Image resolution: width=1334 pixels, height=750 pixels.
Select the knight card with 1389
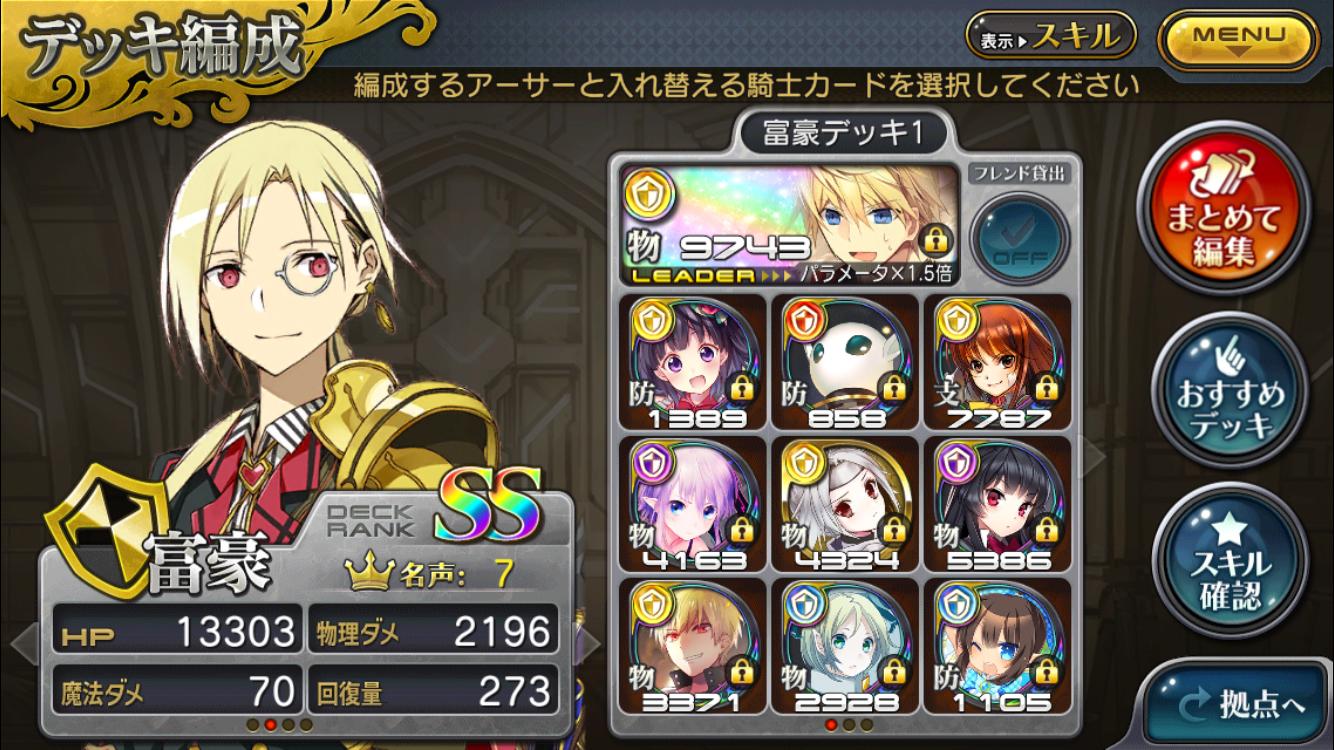[692, 362]
